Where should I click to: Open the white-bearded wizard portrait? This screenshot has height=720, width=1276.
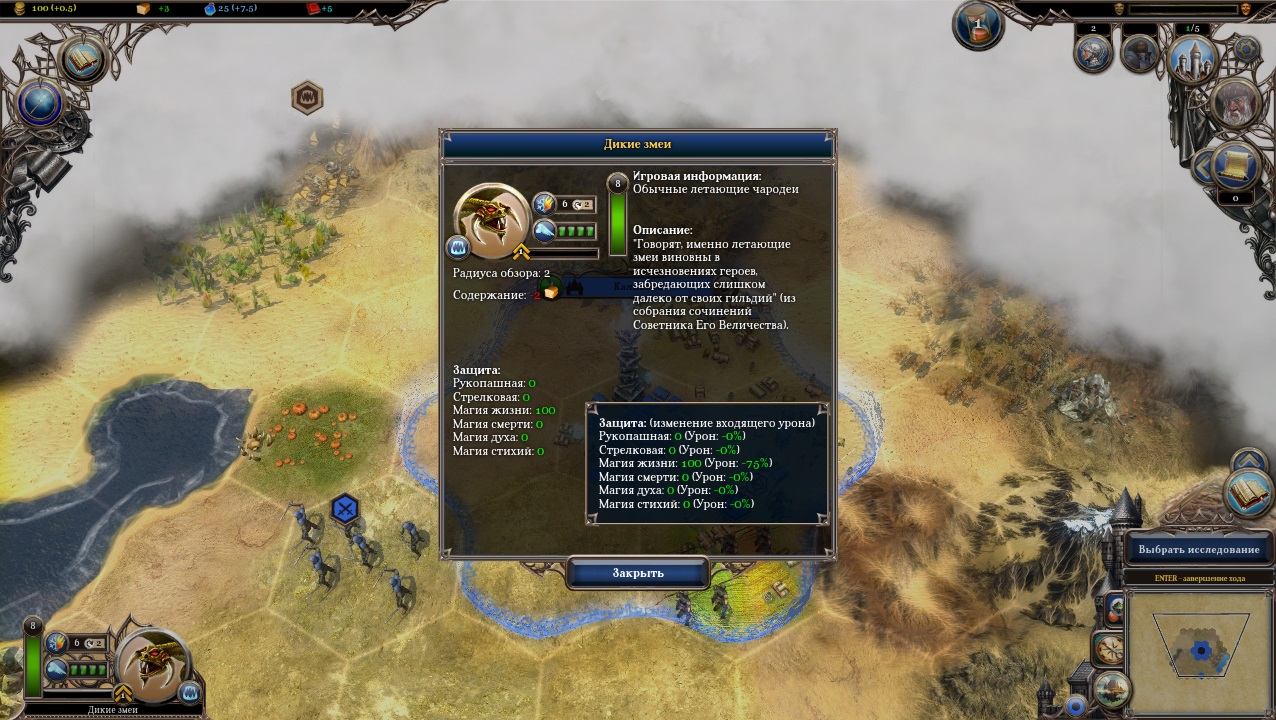pyautogui.click(x=1237, y=104)
